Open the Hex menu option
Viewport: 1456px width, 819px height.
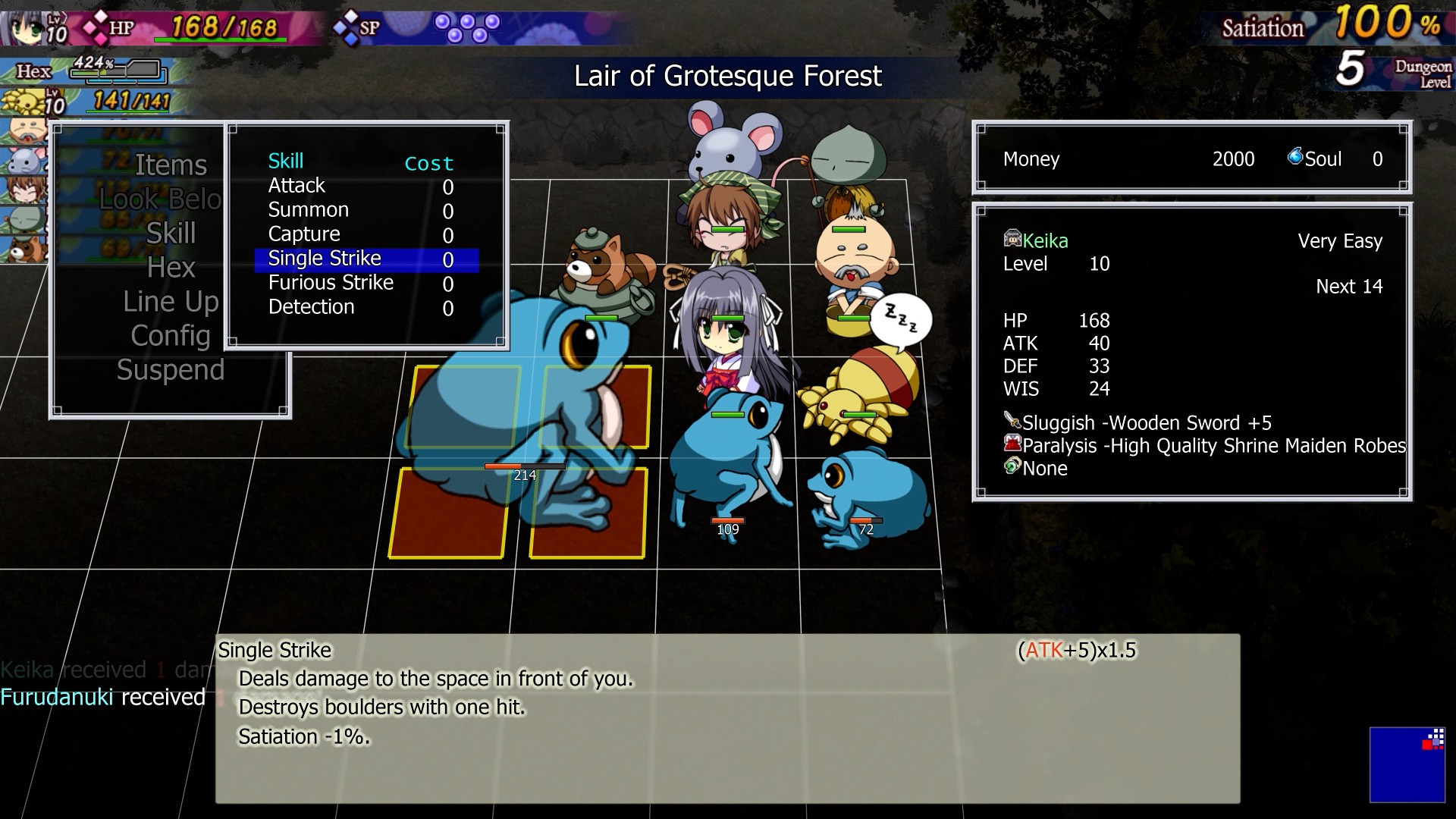pyautogui.click(x=171, y=268)
